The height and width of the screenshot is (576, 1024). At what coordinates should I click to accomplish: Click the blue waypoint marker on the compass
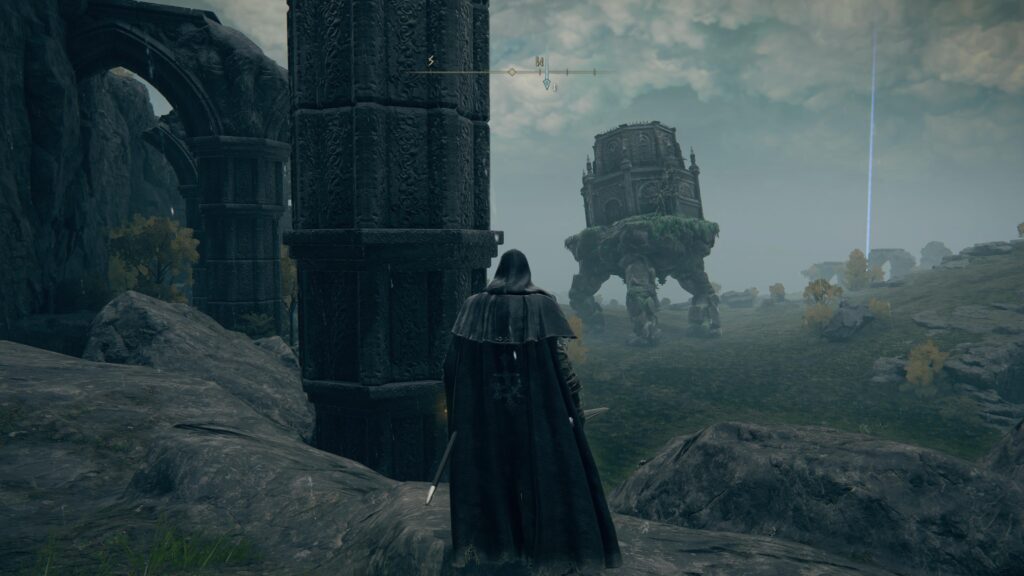coord(546,84)
